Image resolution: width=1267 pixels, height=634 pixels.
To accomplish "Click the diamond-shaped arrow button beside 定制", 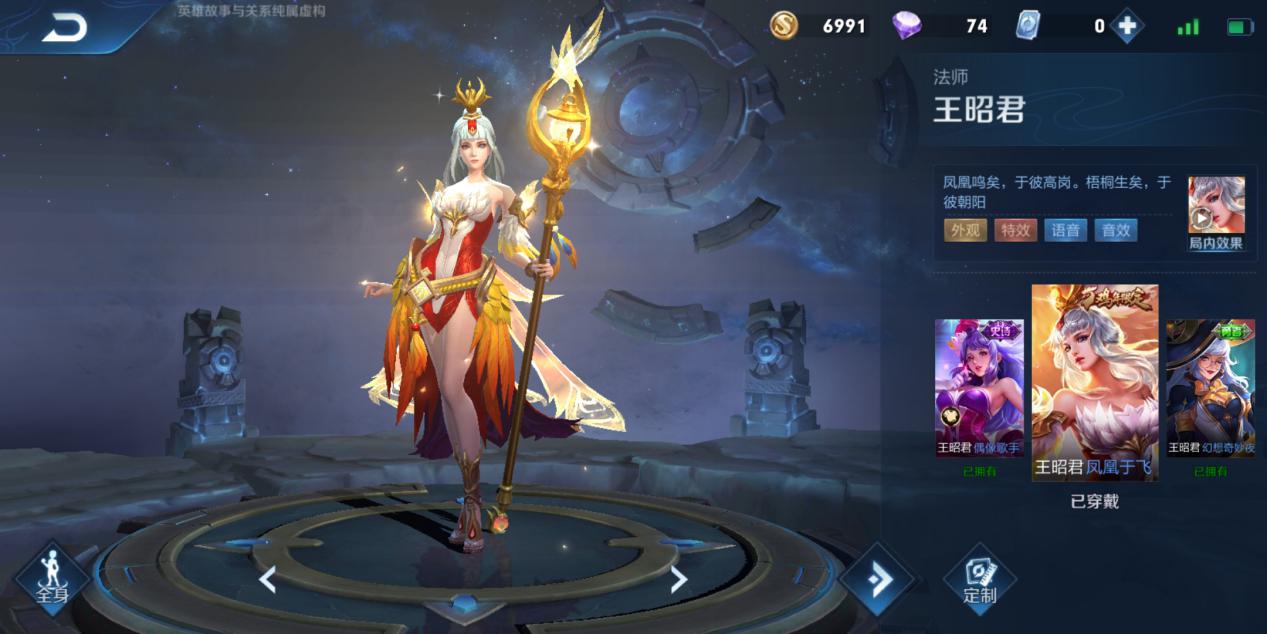I will pos(877,579).
